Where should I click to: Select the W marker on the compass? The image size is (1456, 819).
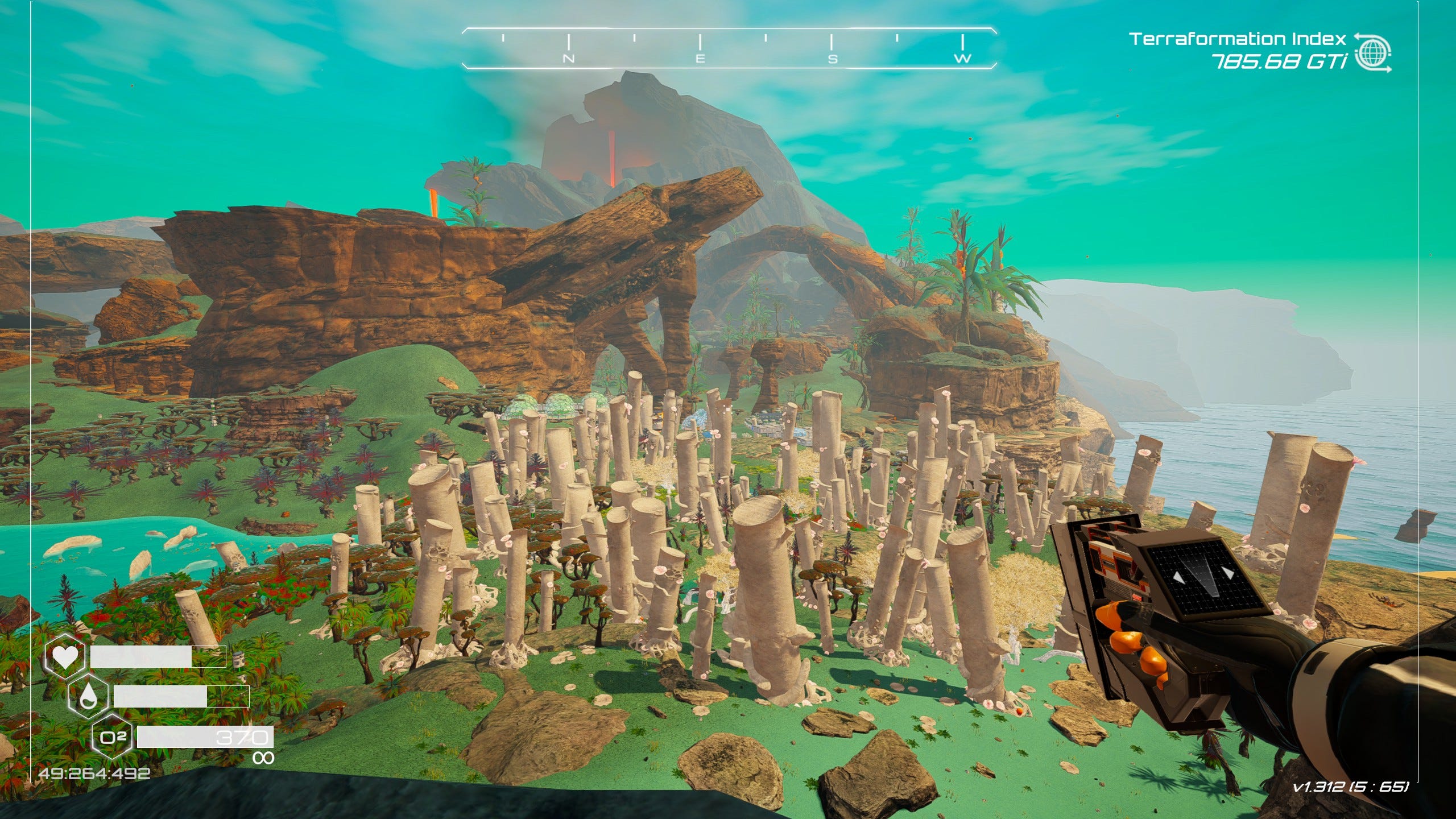pyautogui.click(x=963, y=57)
